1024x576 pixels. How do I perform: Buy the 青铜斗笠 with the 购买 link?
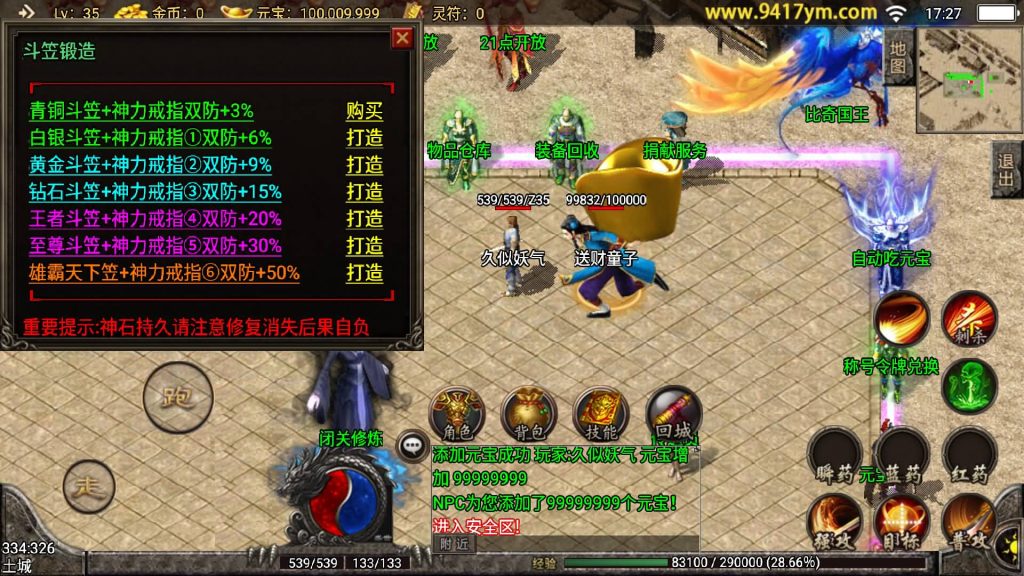point(365,111)
